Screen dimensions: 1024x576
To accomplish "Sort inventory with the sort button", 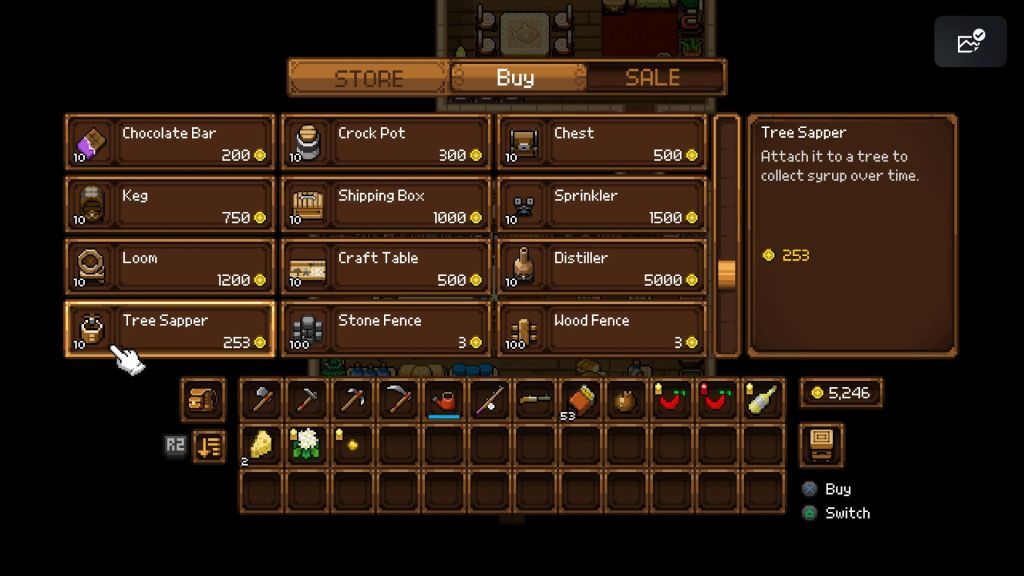I will tap(209, 445).
